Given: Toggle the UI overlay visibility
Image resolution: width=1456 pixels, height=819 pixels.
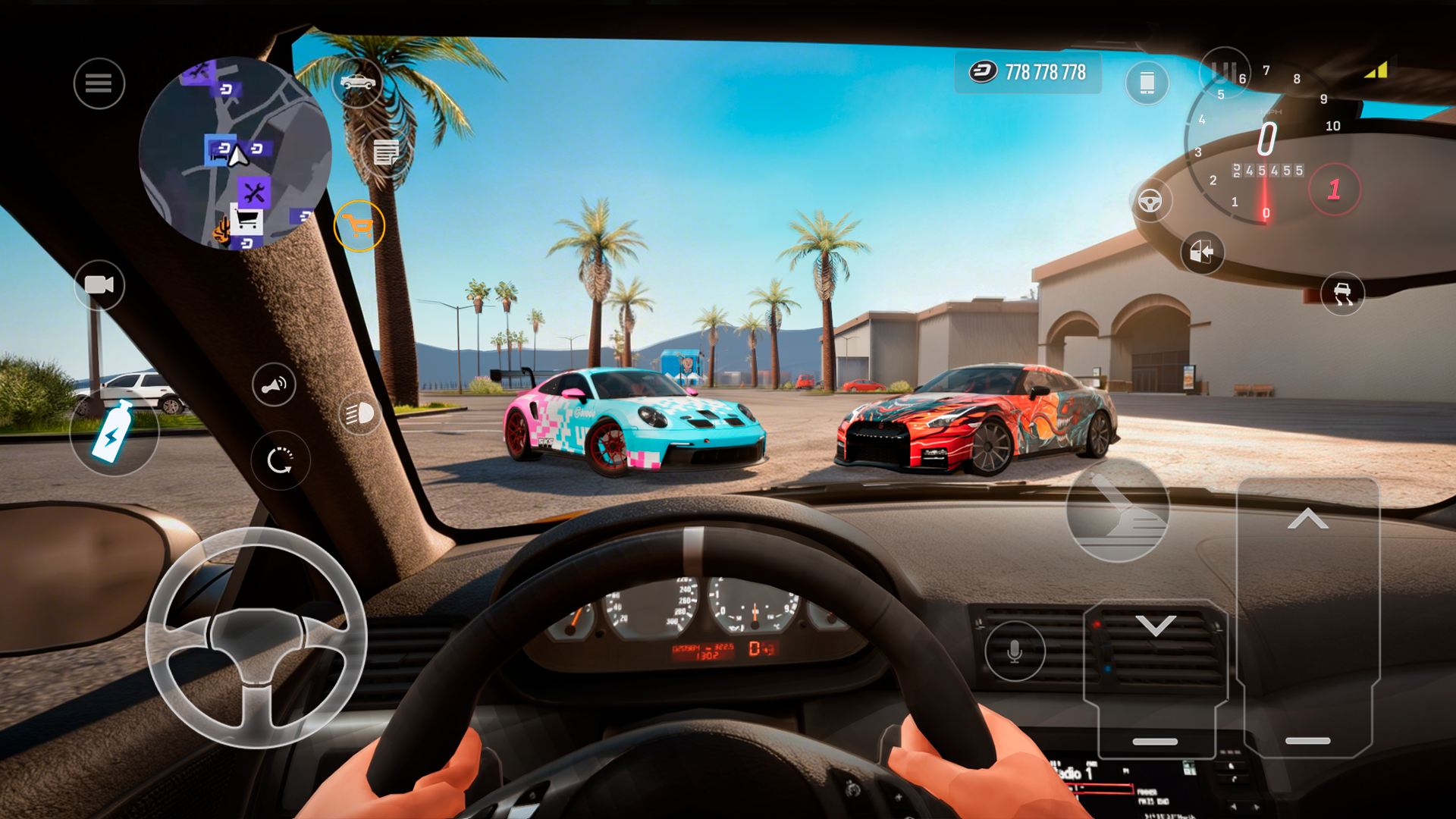Looking at the screenshot, I should (x=1226, y=72).
